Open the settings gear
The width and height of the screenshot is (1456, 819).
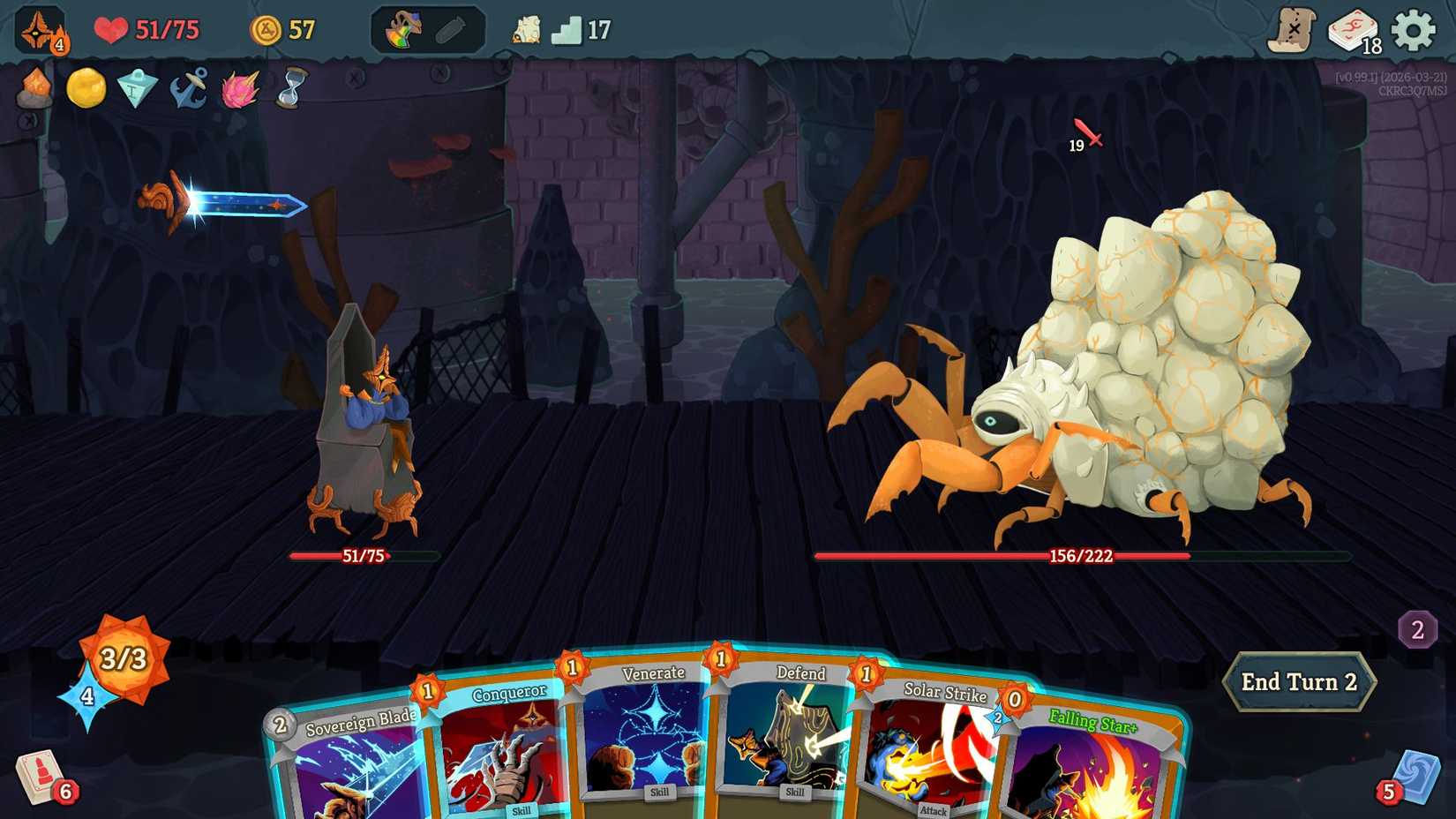(x=1416, y=27)
